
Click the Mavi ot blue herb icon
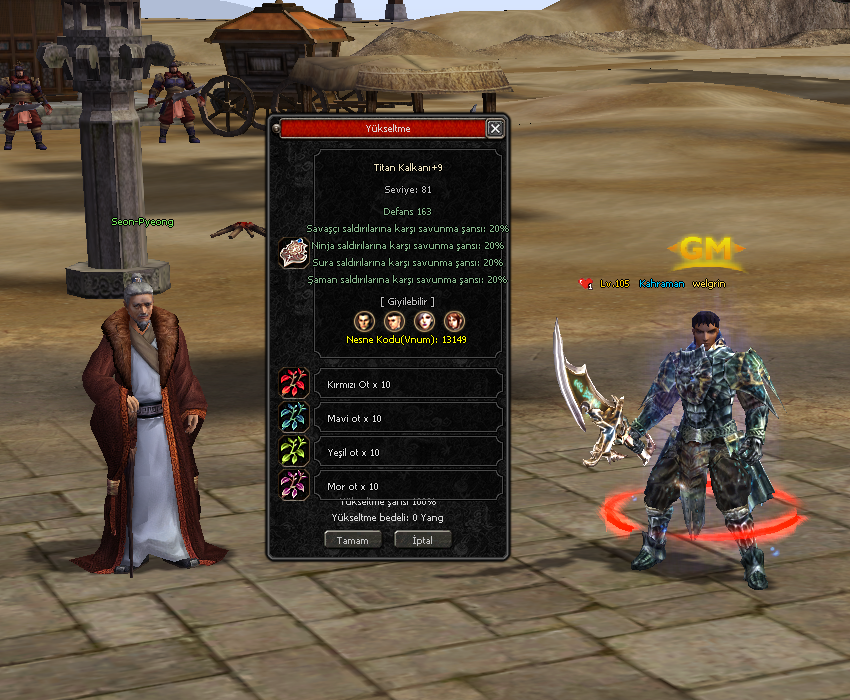click(x=294, y=418)
